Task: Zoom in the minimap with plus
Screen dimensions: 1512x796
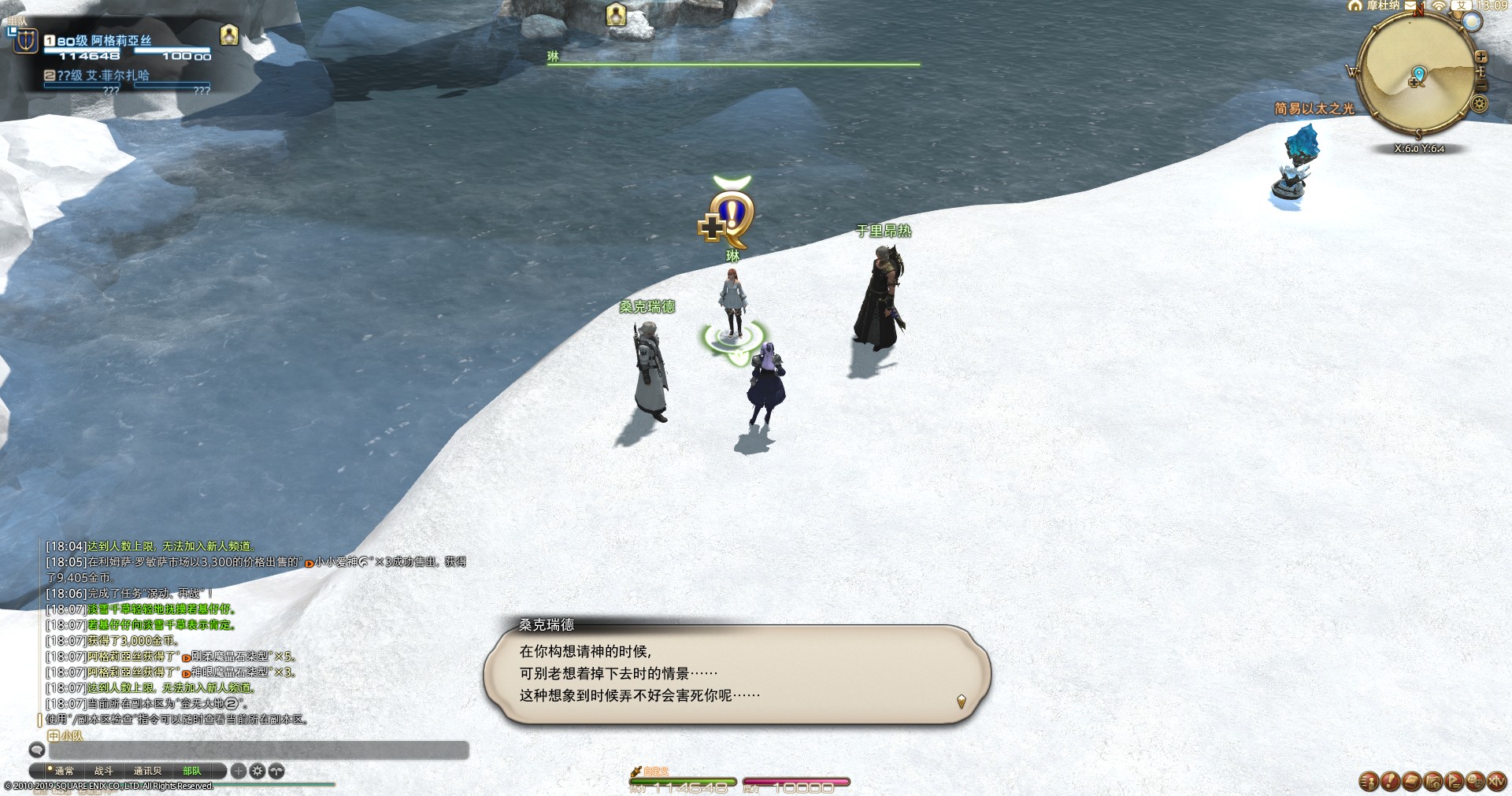Action: [x=1481, y=57]
